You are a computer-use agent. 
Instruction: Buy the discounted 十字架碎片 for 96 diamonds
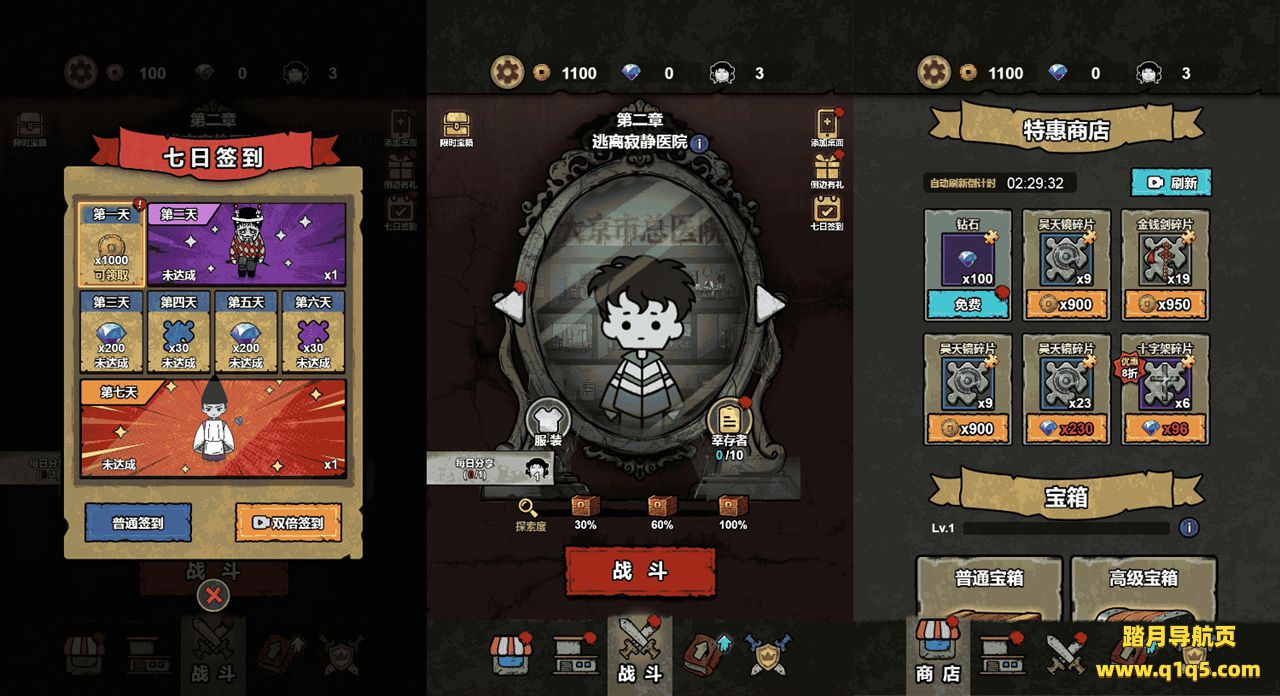1165,428
